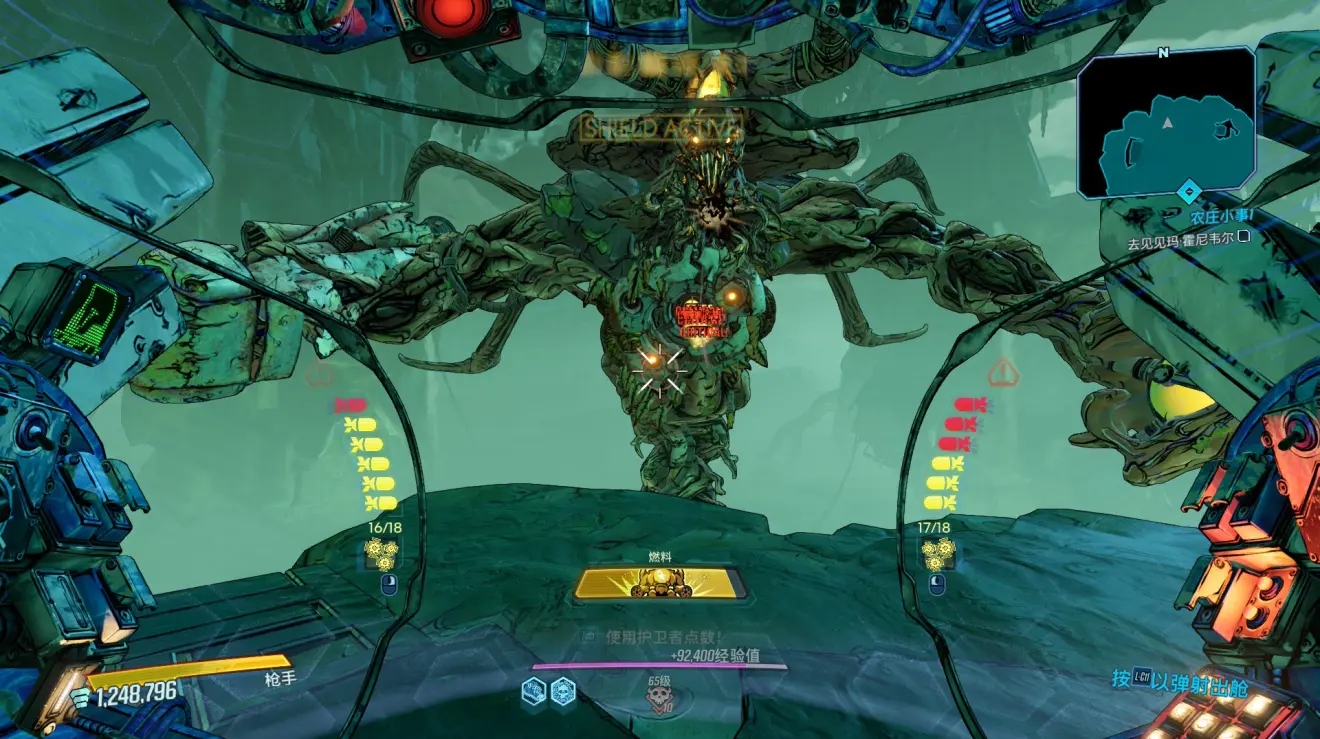This screenshot has width=1320, height=739.
Task: Click the first hexagon buff icon
Action: point(534,690)
